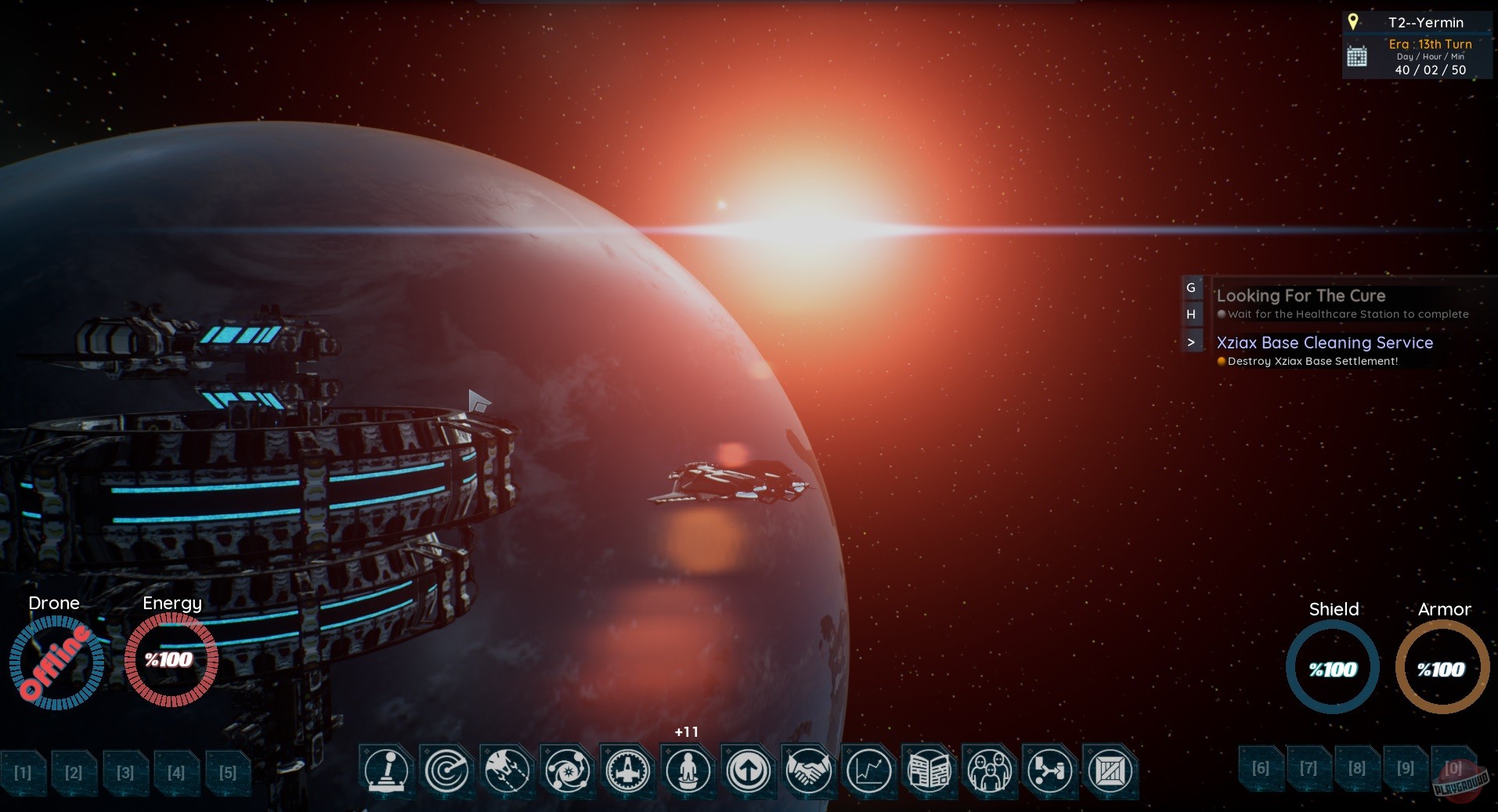Open the radar scanner panel
This screenshot has height=812, width=1498.
[446, 771]
